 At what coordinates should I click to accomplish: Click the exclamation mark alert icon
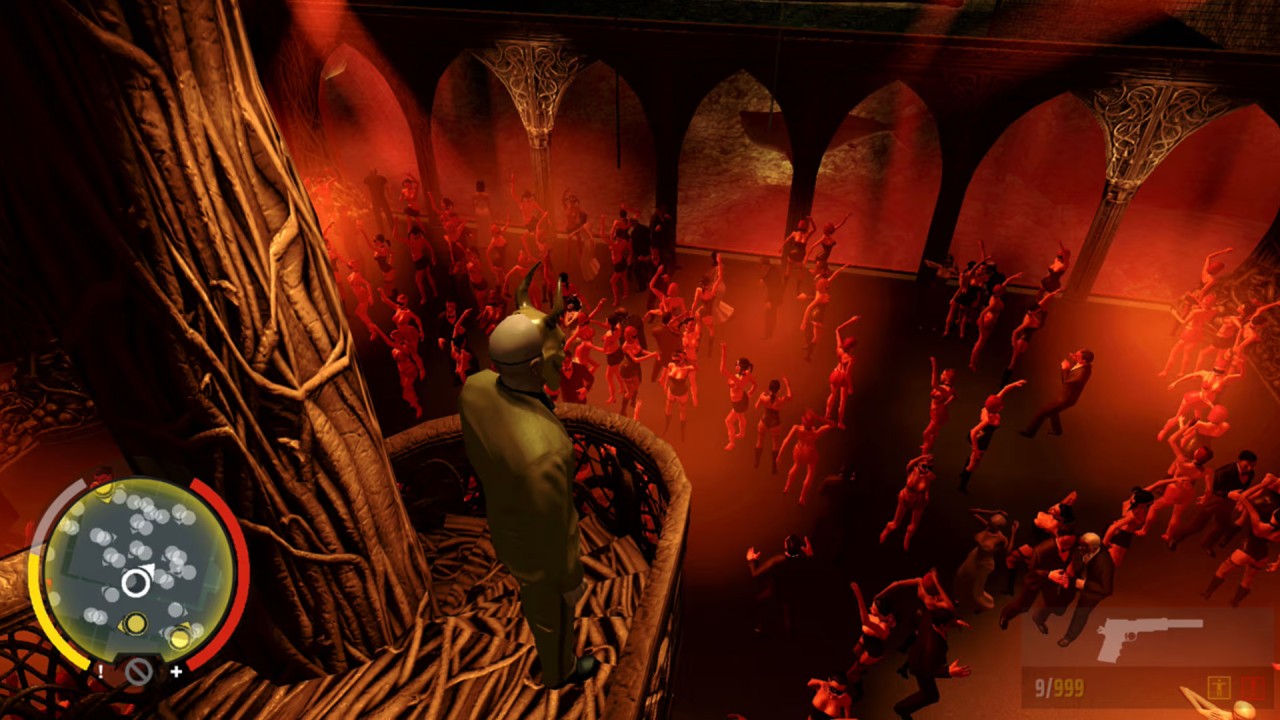click(x=100, y=671)
